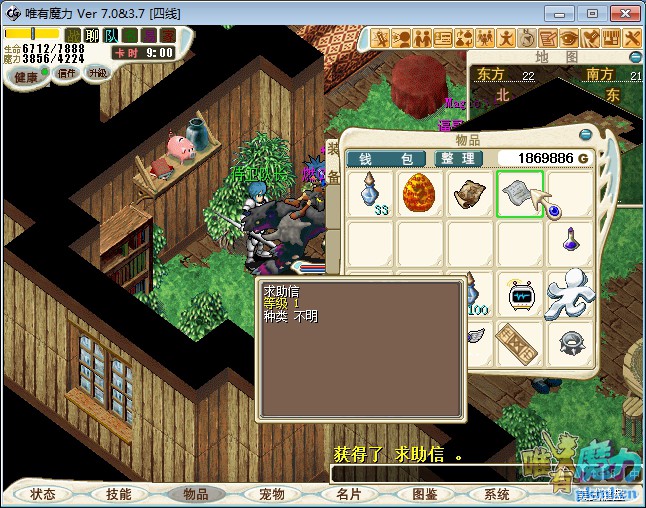Open the 宠物 pets tab
Viewport: 646px width, 508px height.
coord(272,494)
